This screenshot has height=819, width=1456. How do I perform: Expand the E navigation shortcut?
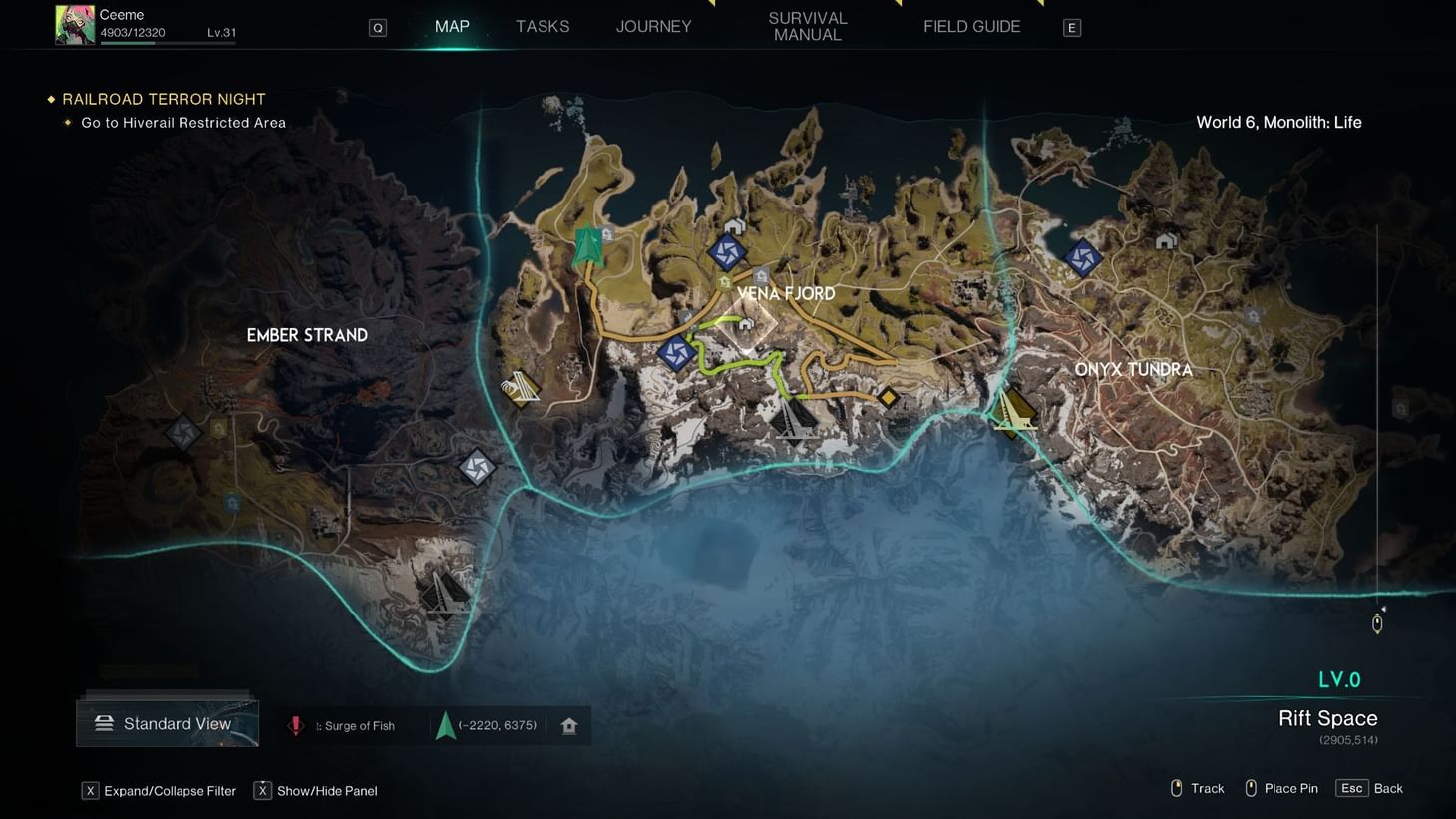(x=1071, y=27)
